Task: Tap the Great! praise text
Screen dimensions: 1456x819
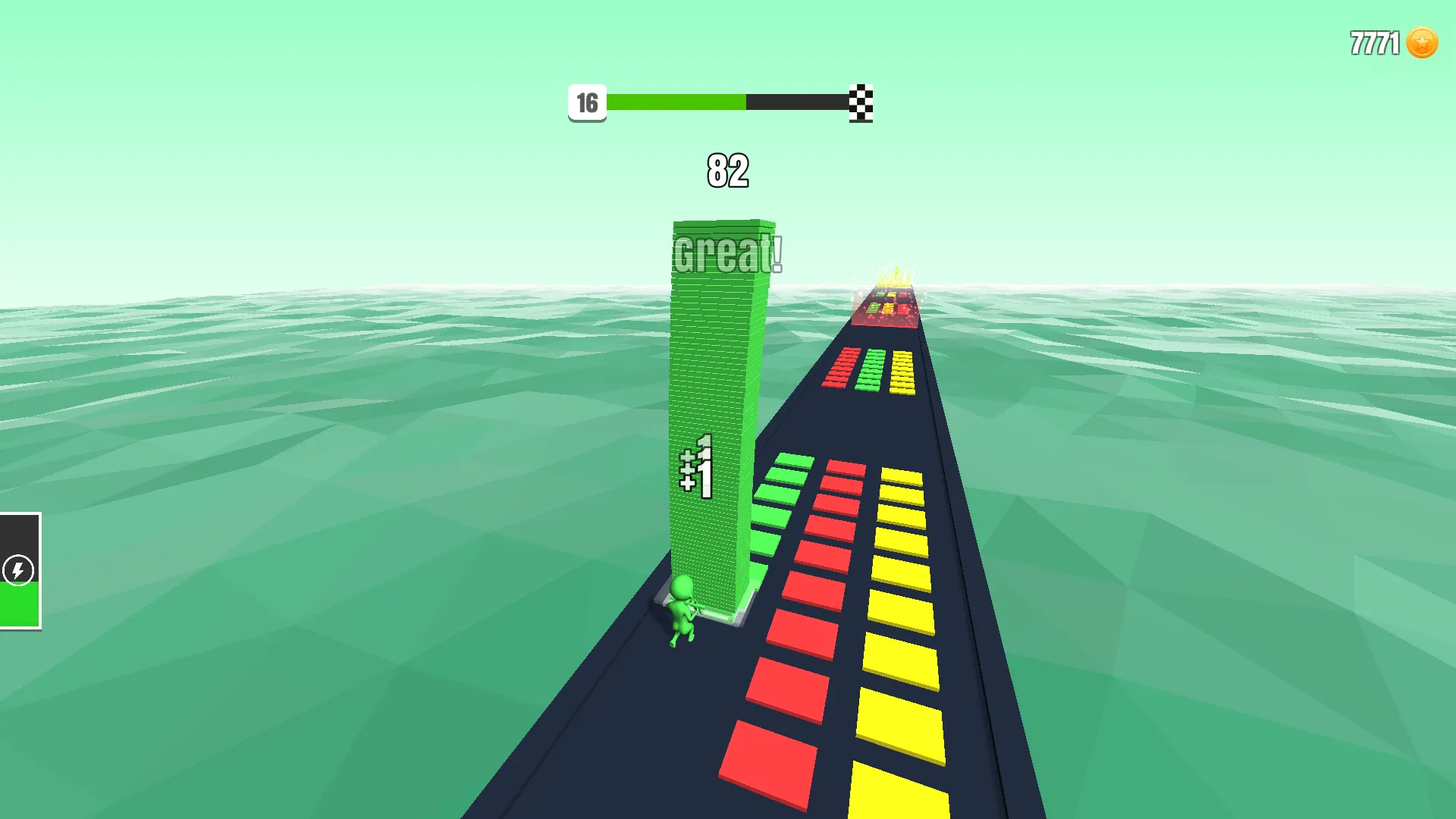Action: pyautogui.click(x=726, y=253)
